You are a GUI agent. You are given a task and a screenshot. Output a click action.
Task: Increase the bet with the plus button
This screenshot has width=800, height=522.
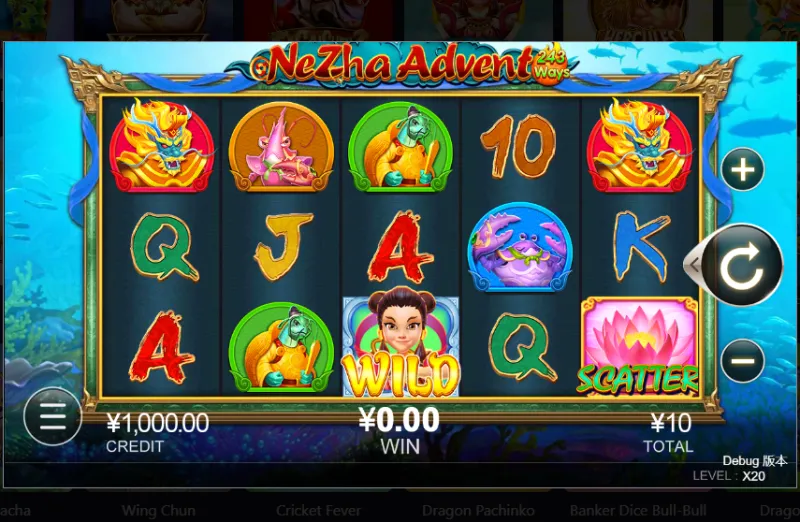click(x=742, y=170)
